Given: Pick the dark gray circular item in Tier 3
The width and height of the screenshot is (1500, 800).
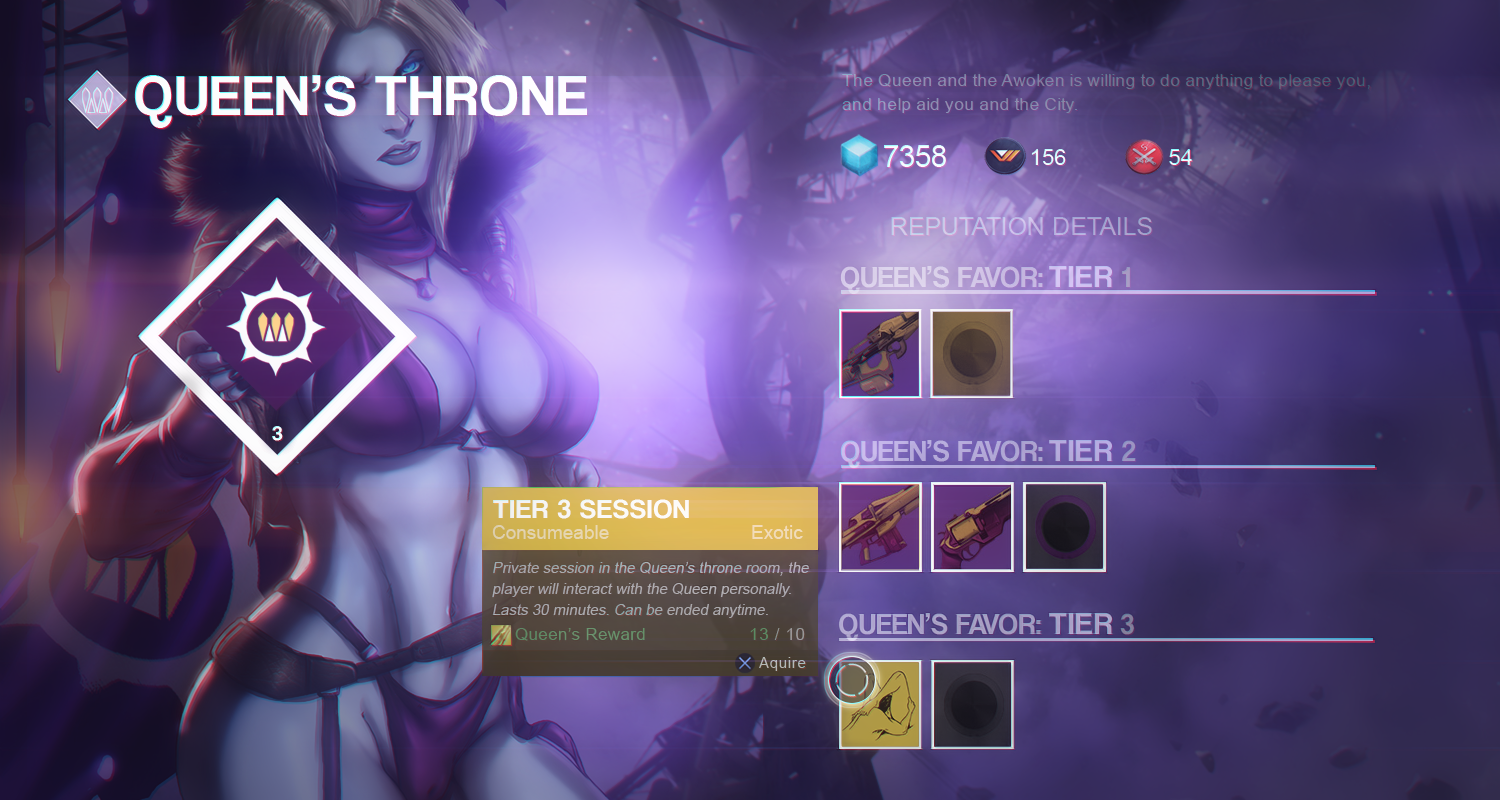Looking at the screenshot, I should 972,704.
